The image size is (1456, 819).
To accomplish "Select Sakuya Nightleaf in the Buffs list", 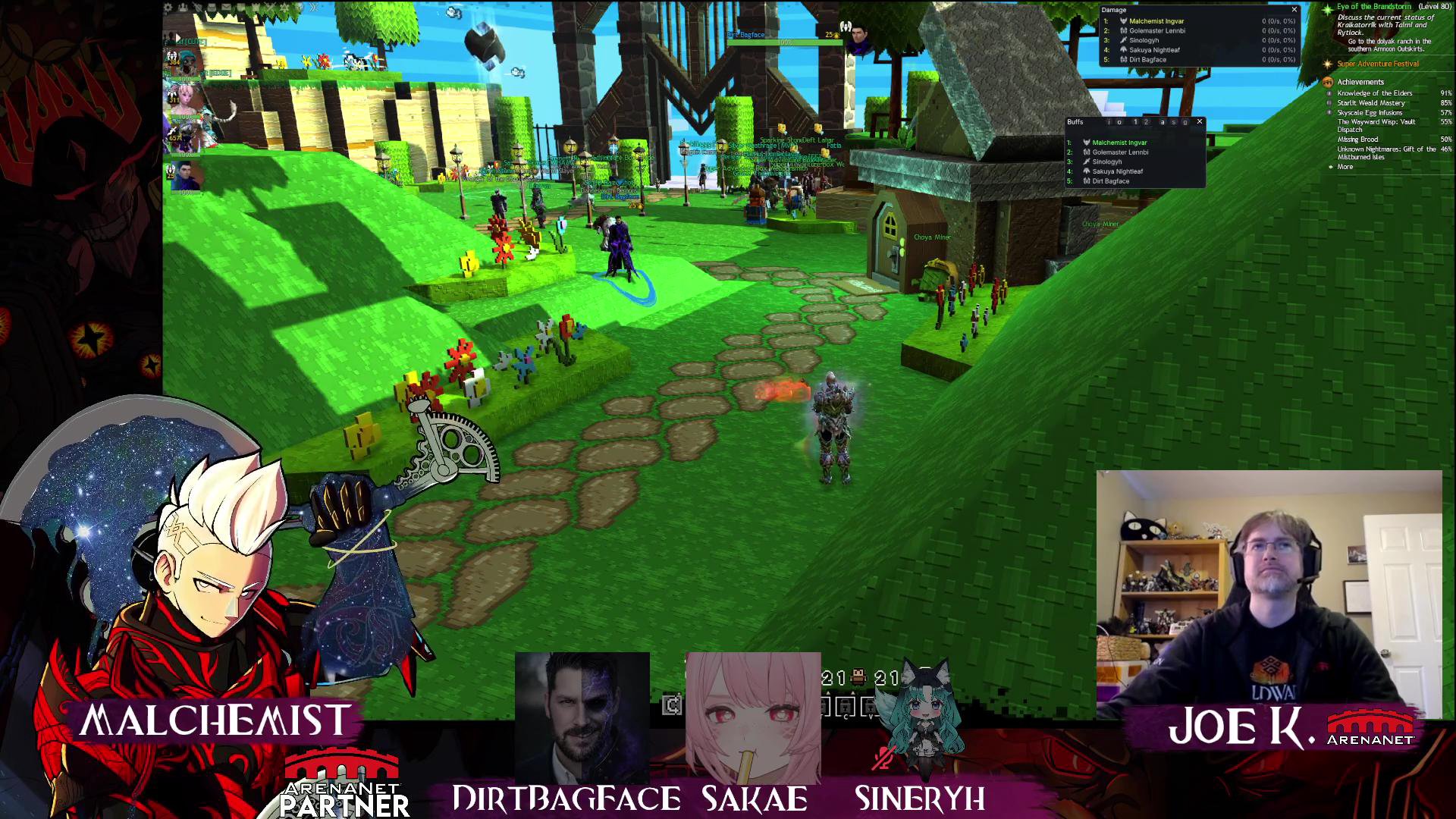I will tap(1117, 171).
